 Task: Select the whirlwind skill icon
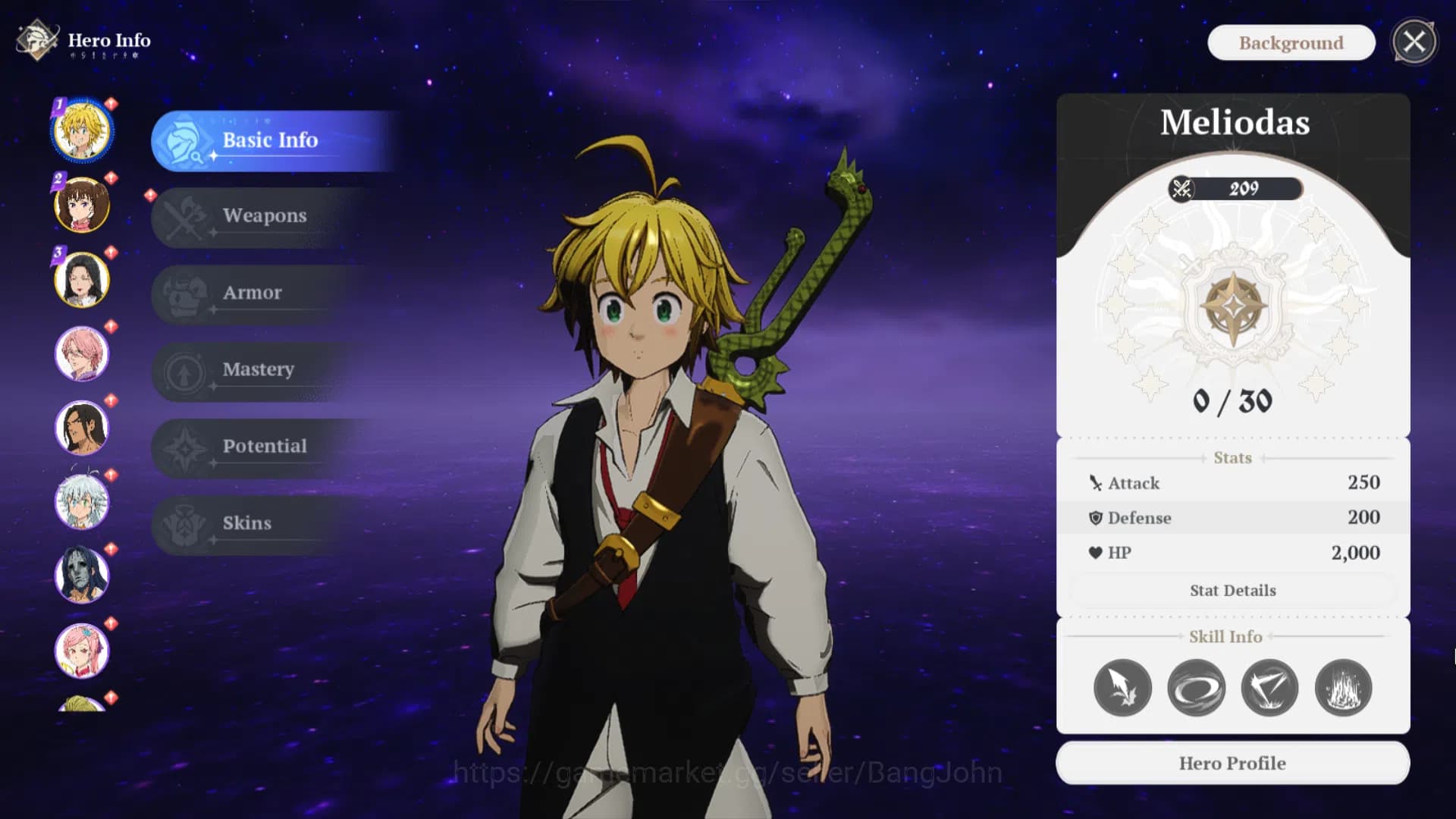1197,687
